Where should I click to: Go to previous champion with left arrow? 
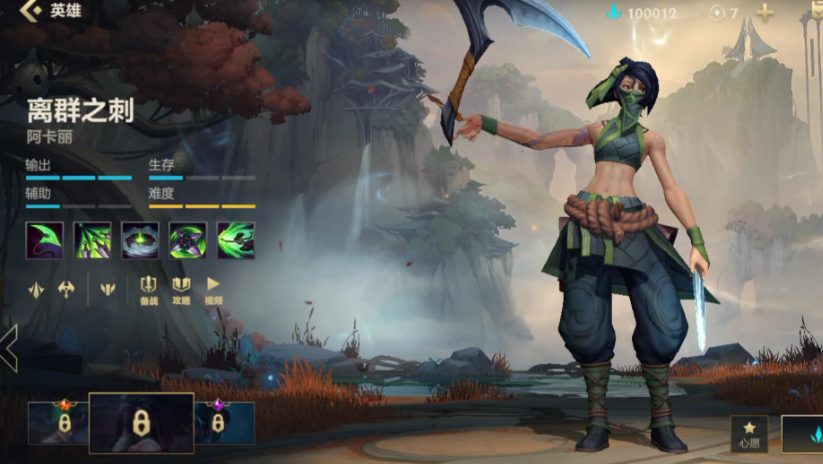[9, 348]
